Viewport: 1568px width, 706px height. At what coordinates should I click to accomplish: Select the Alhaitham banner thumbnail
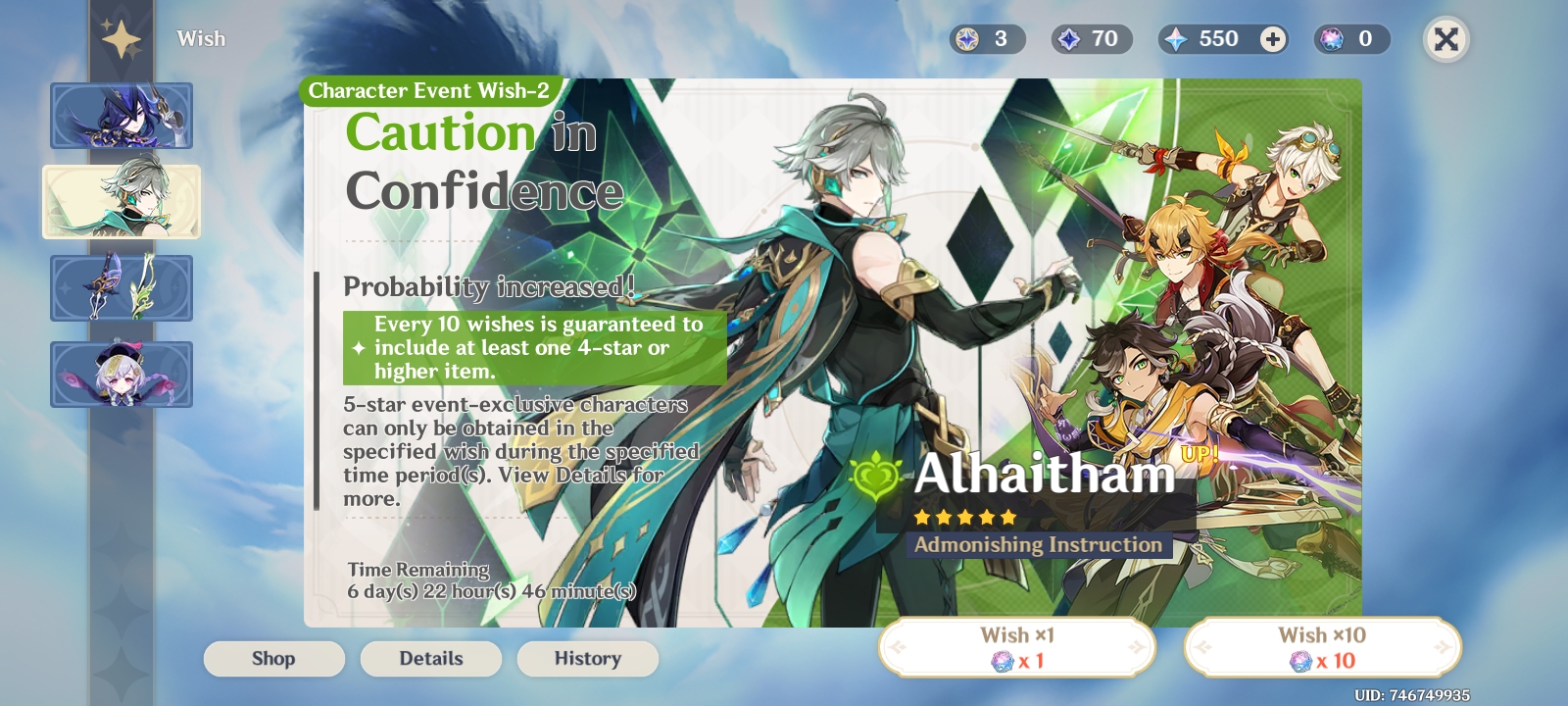122,202
